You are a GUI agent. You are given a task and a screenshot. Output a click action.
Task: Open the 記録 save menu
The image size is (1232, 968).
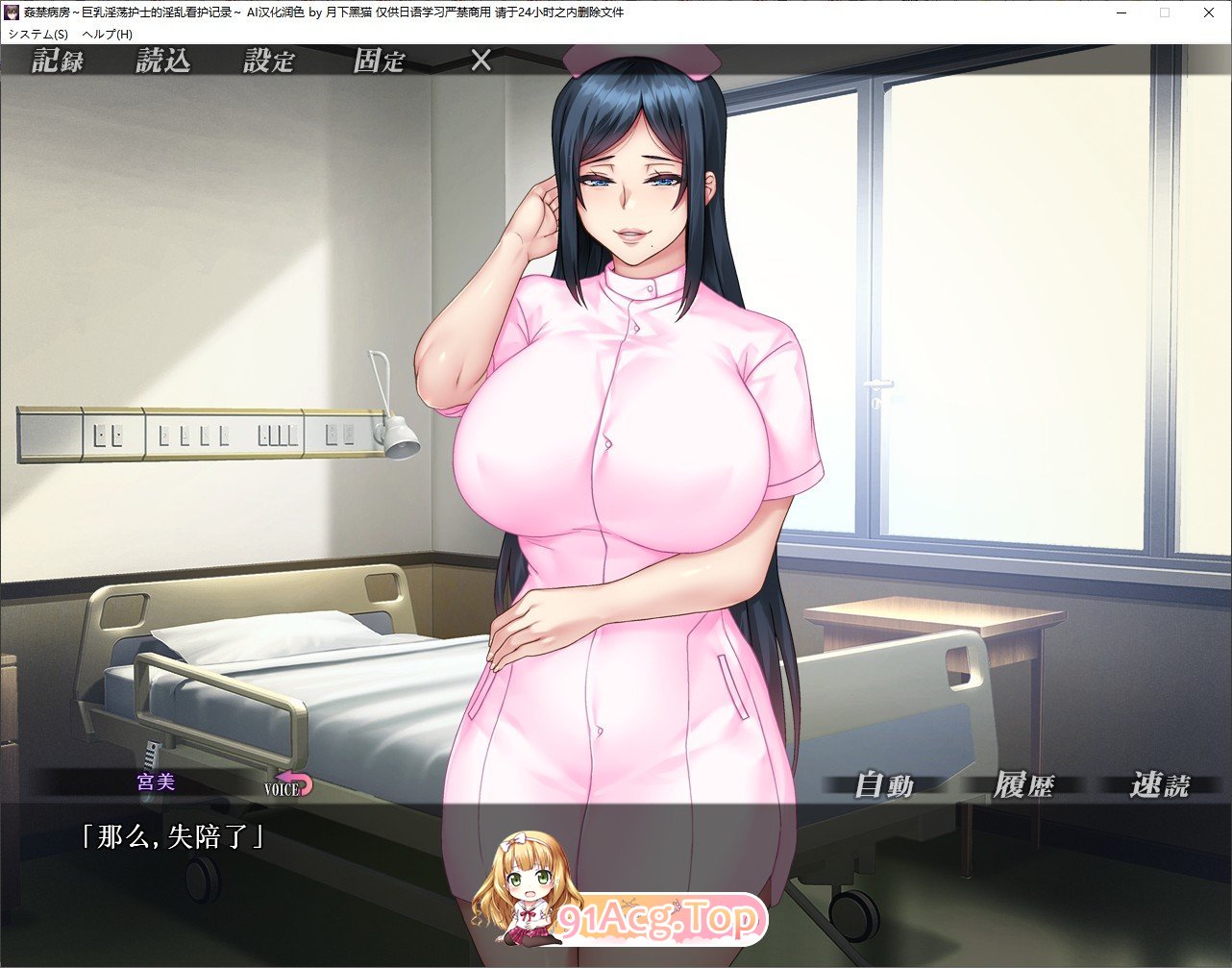tap(58, 62)
